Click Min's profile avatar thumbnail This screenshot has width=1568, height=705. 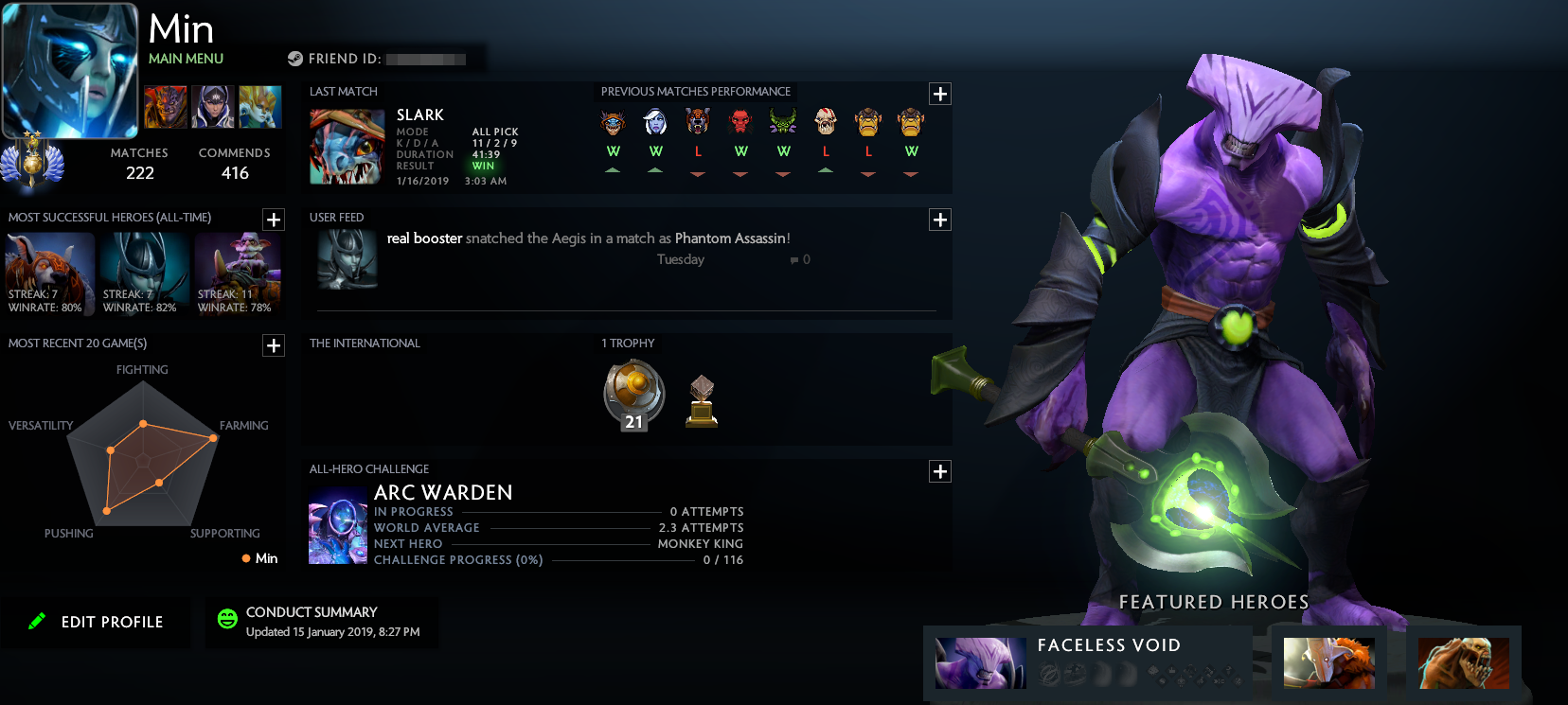pos(69,69)
